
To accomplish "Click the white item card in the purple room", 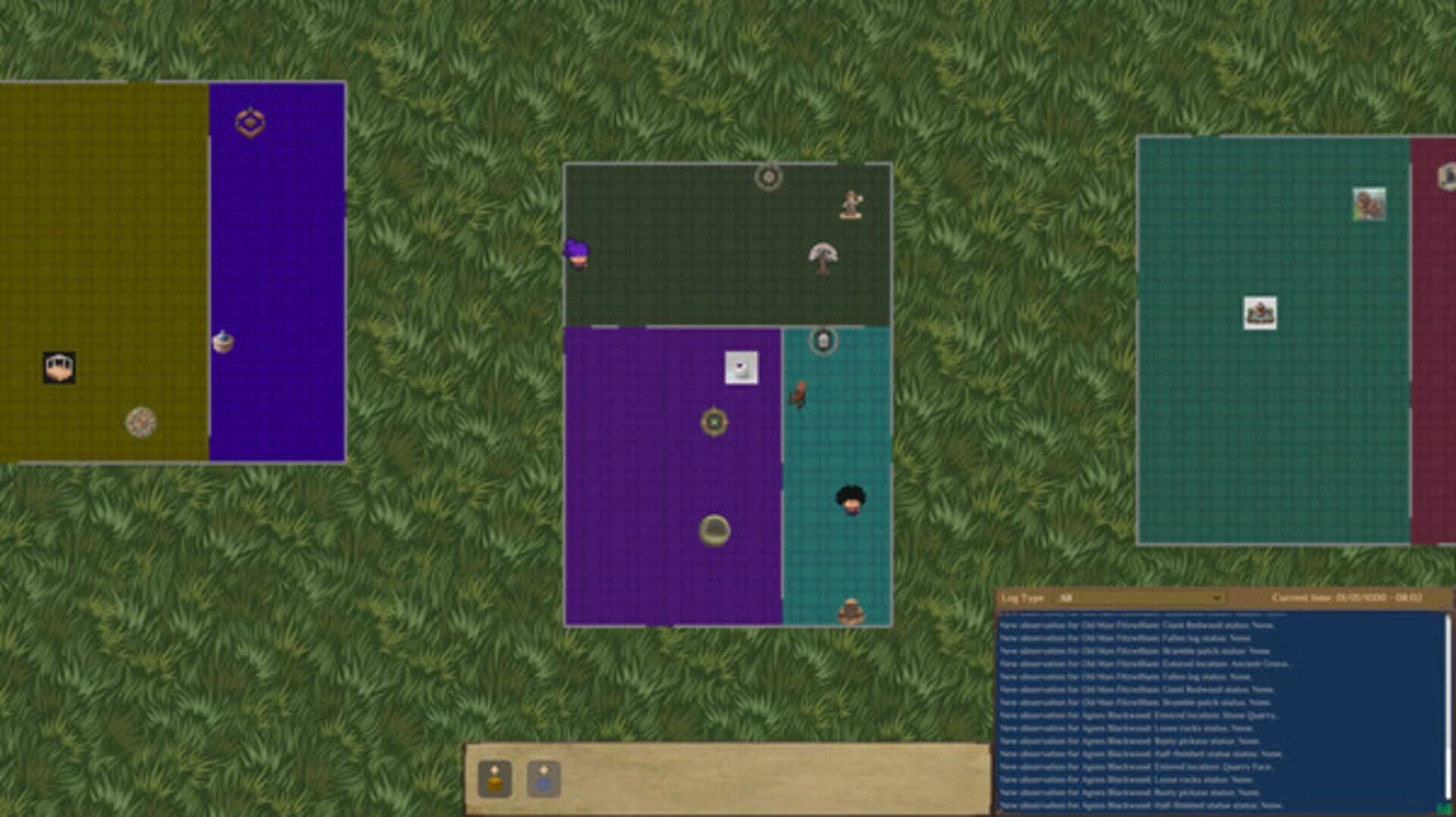I will [x=741, y=369].
